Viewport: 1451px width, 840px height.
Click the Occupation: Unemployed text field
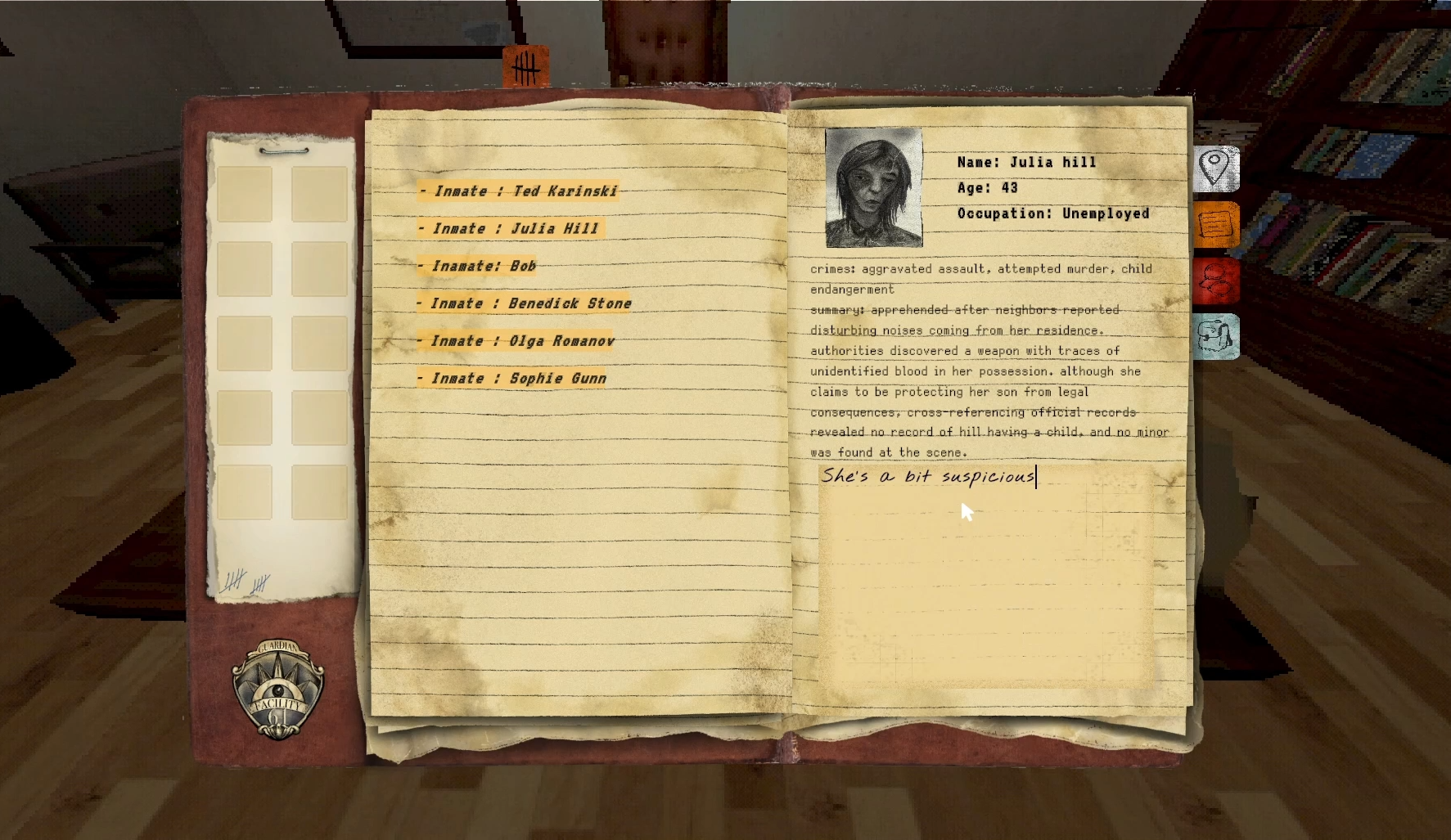(1052, 213)
